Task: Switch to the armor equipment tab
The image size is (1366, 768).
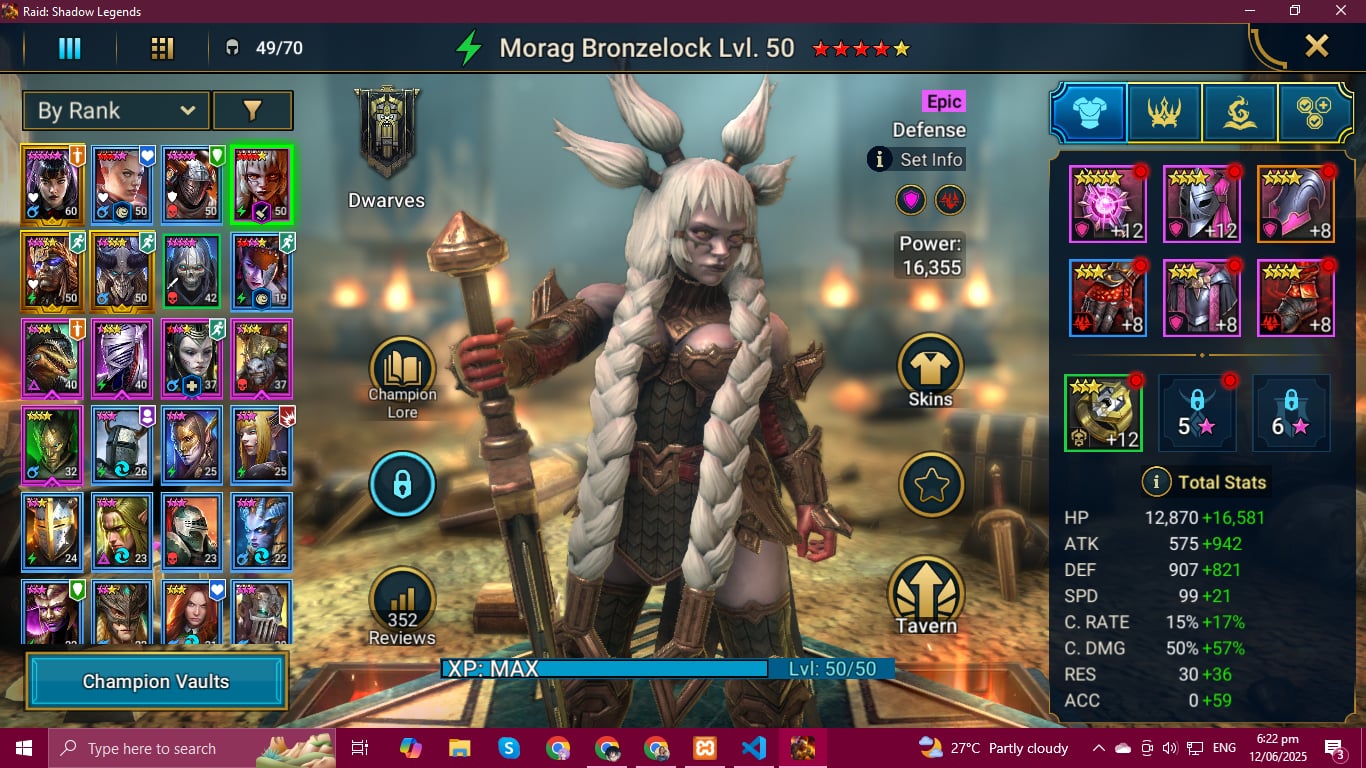Action: click(1089, 113)
